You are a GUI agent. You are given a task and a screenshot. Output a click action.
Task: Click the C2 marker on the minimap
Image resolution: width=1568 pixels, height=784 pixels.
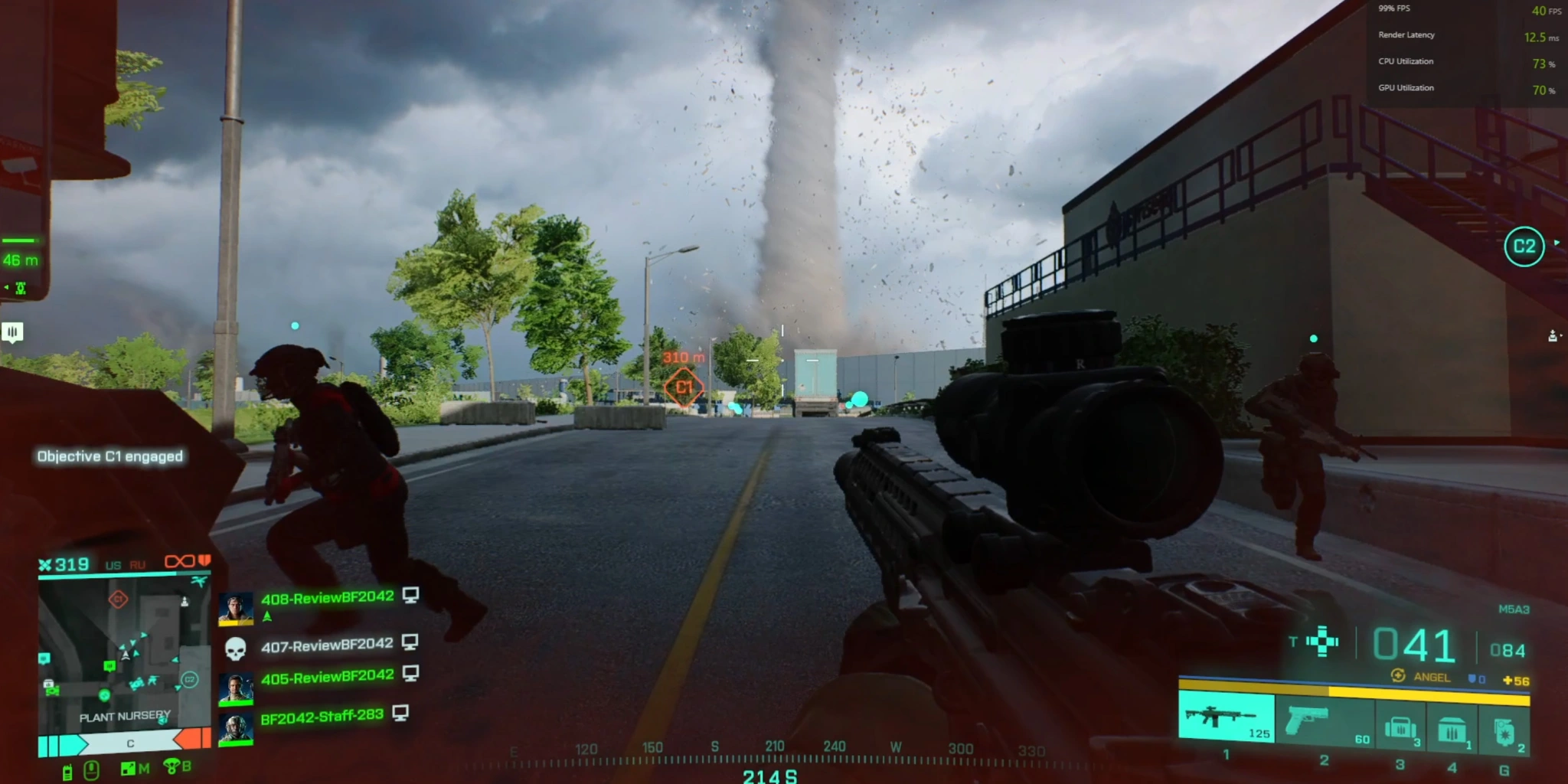189,679
